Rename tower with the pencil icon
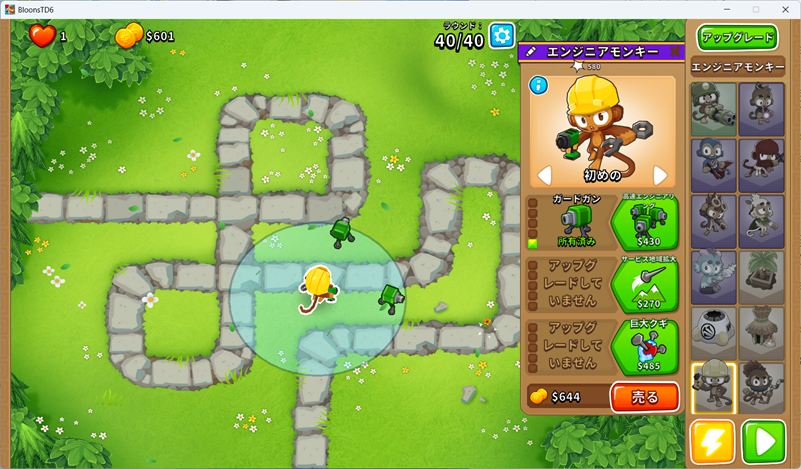The height and width of the screenshot is (469, 801). click(531, 51)
